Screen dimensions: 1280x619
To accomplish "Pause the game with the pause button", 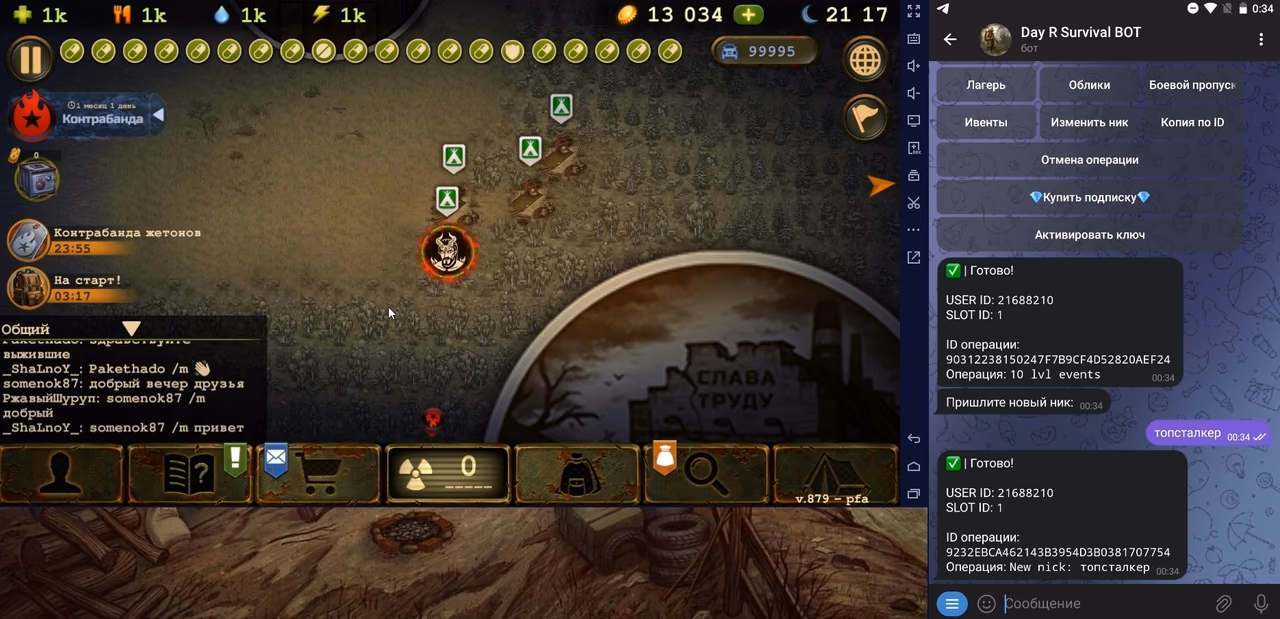I will click(x=31, y=59).
